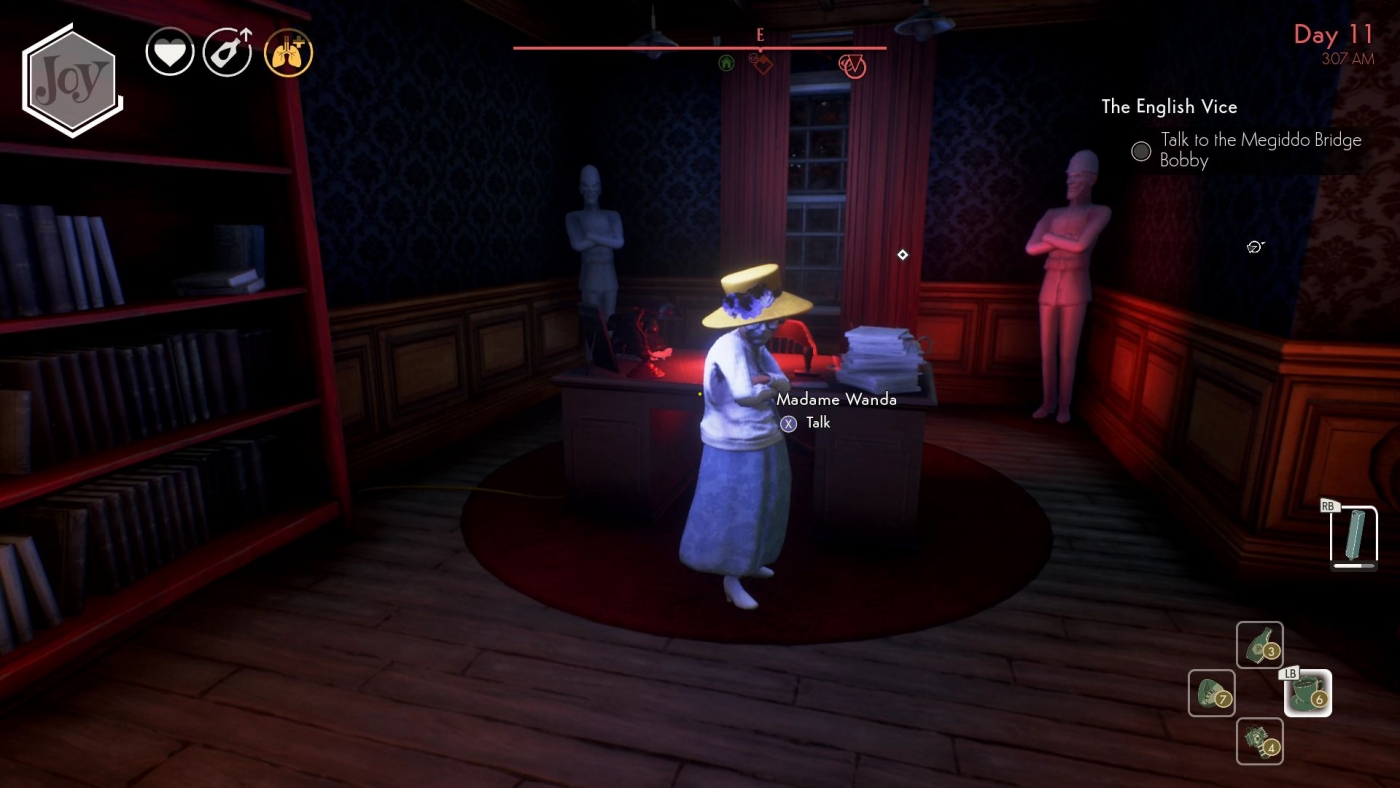1400x788 pixels.
Task: Click the Wellington Wells emblem on the compass
Action: 853,66
